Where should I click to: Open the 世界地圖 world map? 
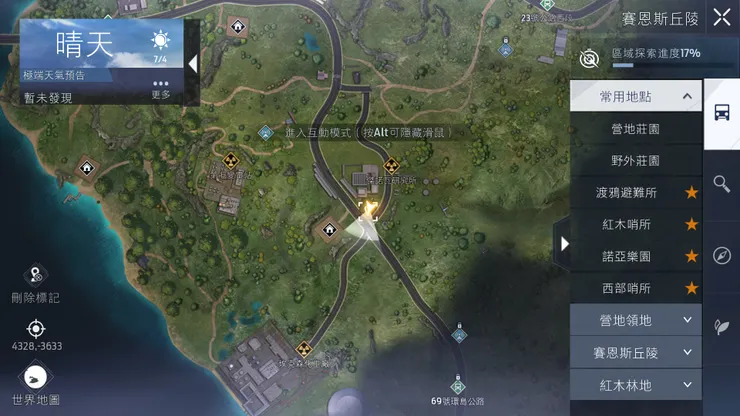pos(36,384)
